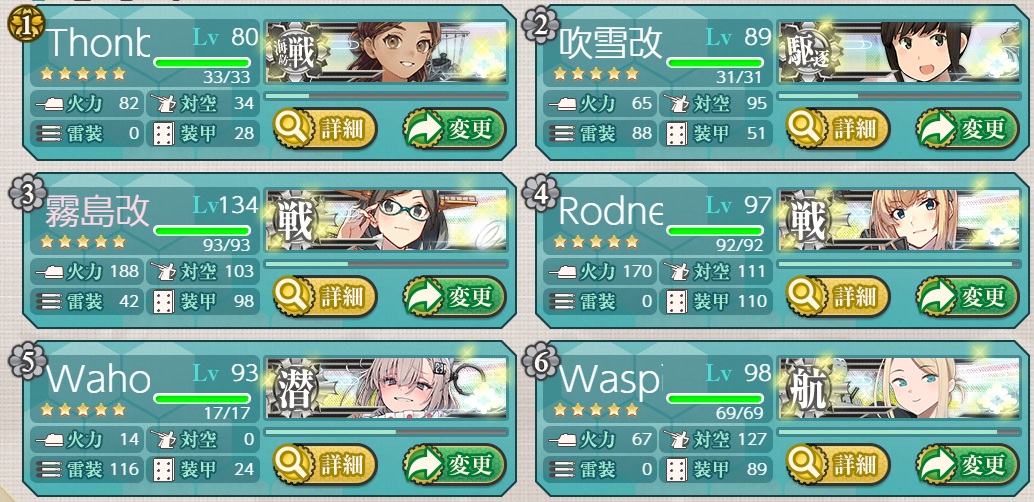Select the 霧島改 ship portrait banner
The height and width of the screenshot is (502, 1034).
(386, 220)
